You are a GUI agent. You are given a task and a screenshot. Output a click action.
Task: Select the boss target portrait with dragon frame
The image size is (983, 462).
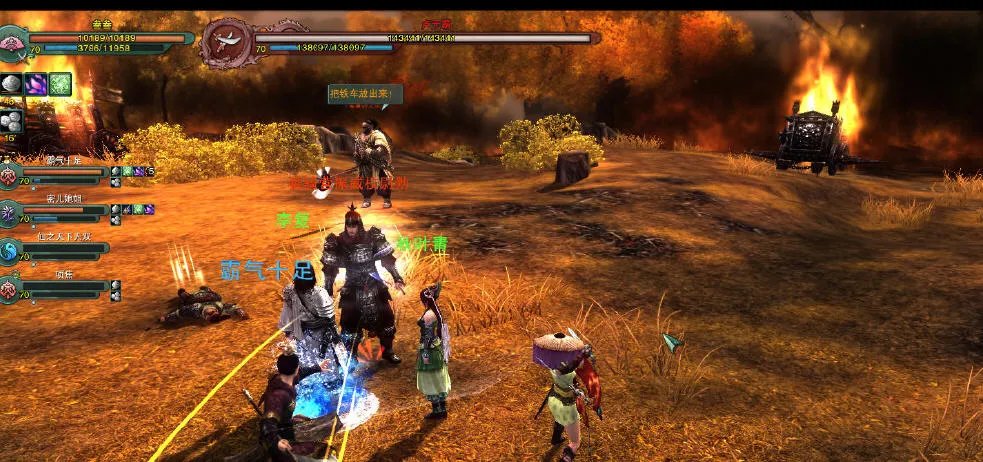point(225,42)
